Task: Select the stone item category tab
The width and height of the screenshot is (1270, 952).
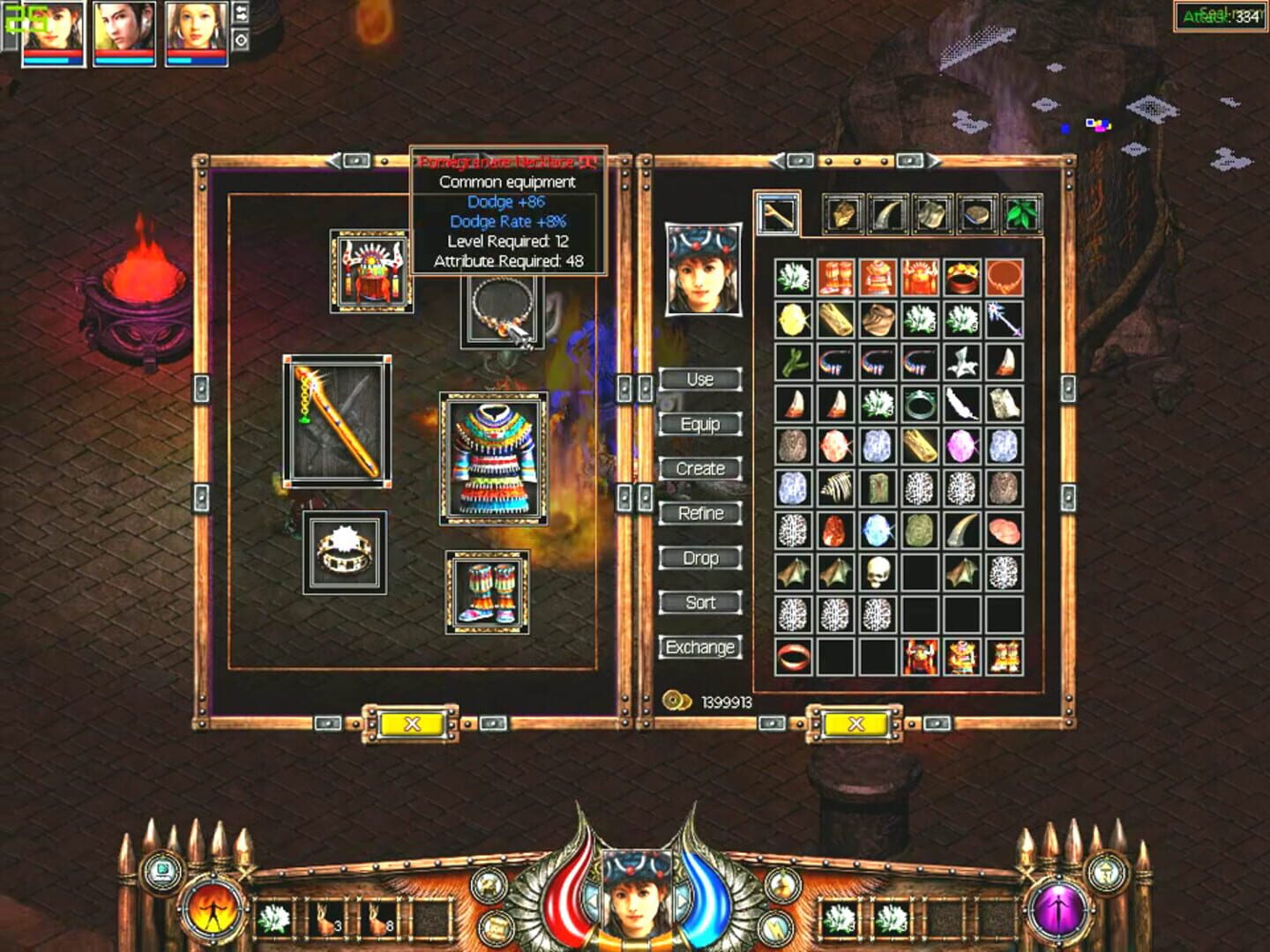Action: point(978,213)
